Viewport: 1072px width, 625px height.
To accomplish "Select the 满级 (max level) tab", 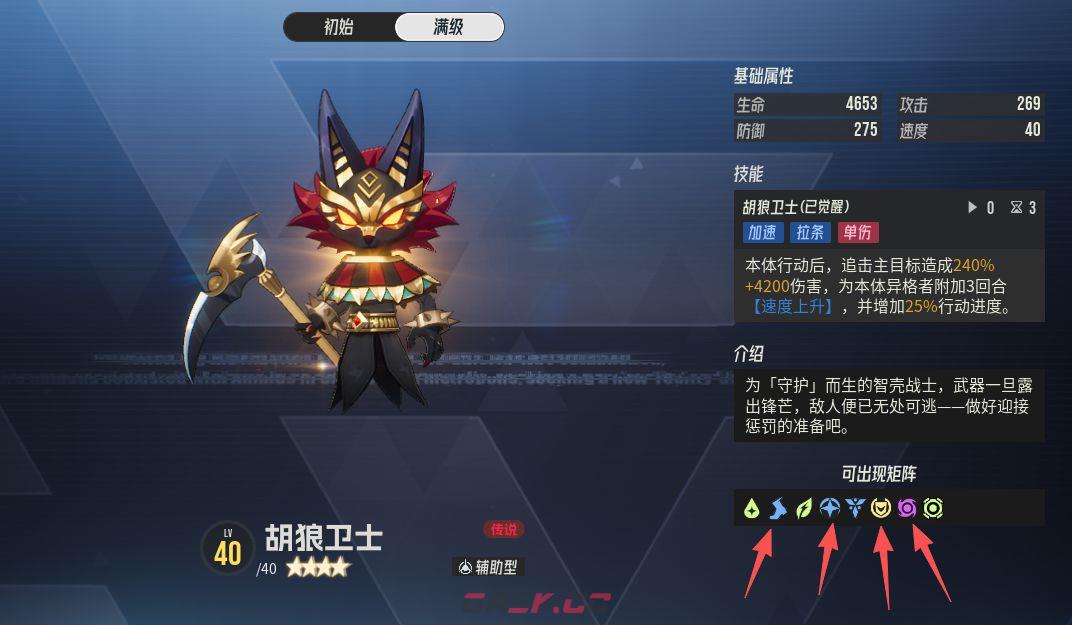I will [449, 27].
